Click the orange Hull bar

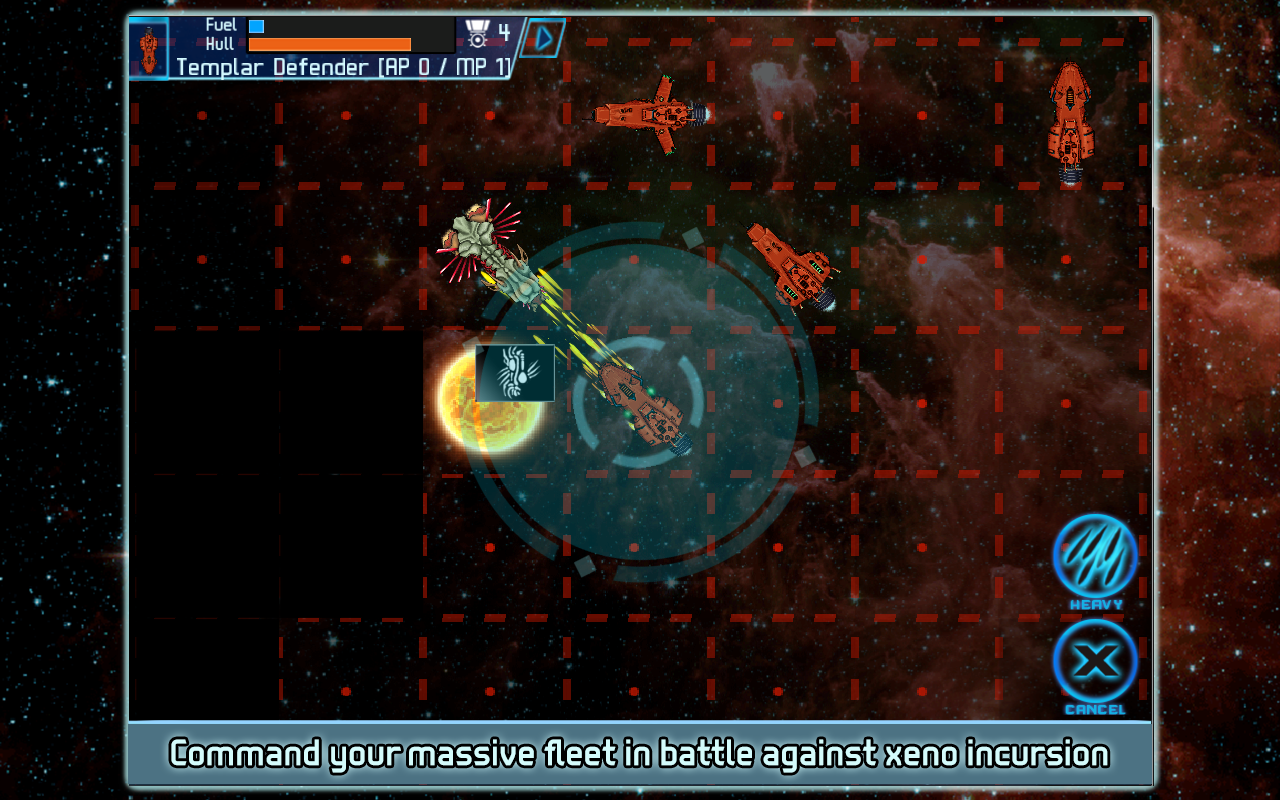pyautogui.click(x=330, y=44)
